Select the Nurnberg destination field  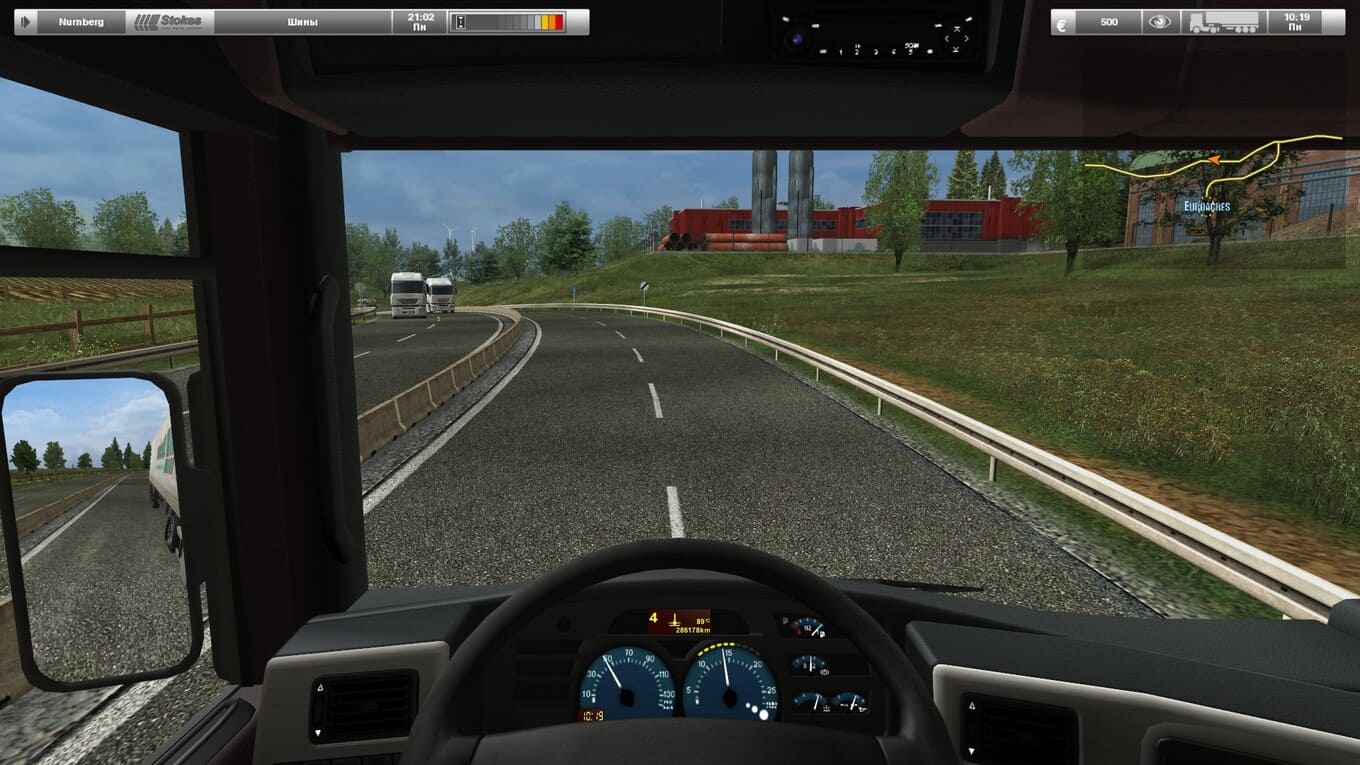point(81,21)
